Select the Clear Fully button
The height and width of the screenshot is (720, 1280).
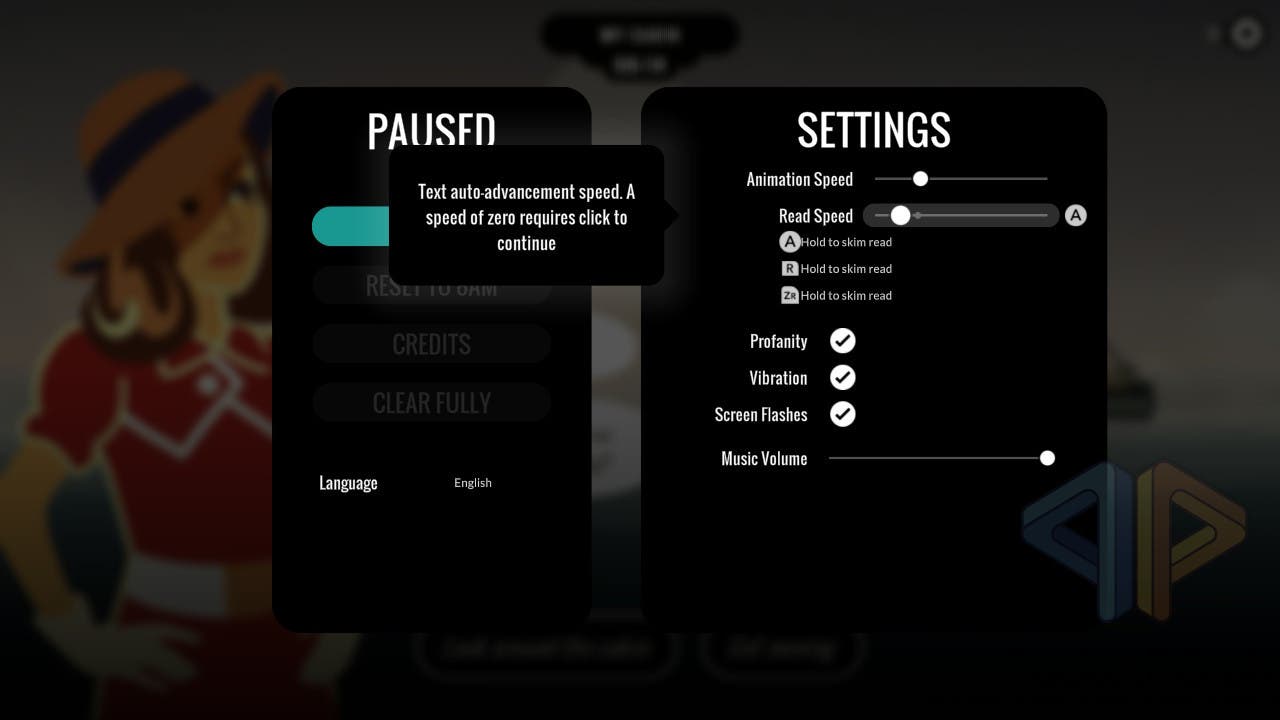(431, 403)
